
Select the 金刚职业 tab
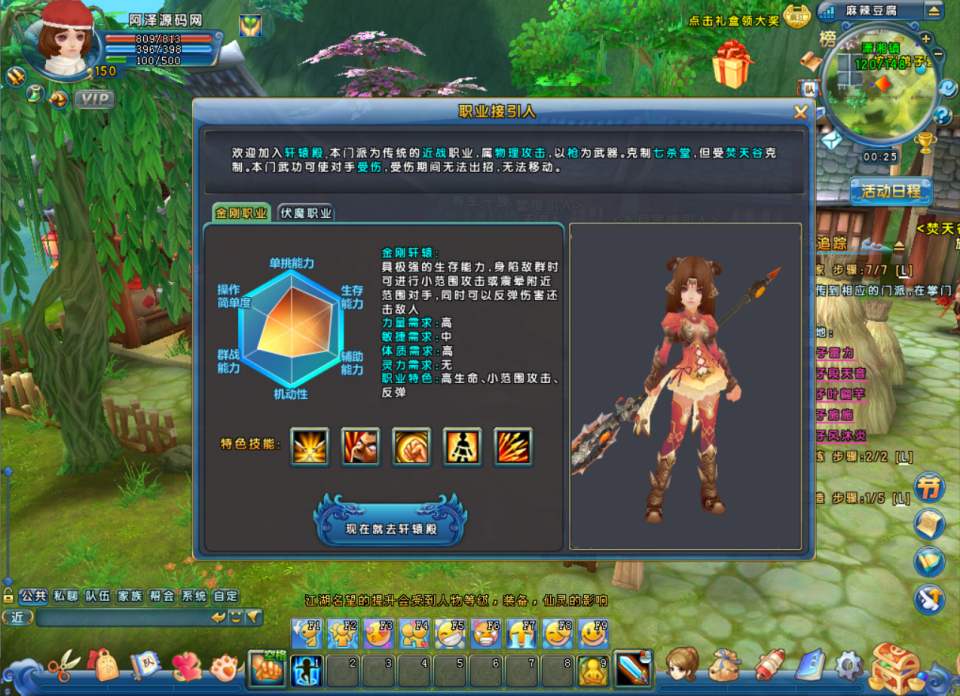(241, 212)
